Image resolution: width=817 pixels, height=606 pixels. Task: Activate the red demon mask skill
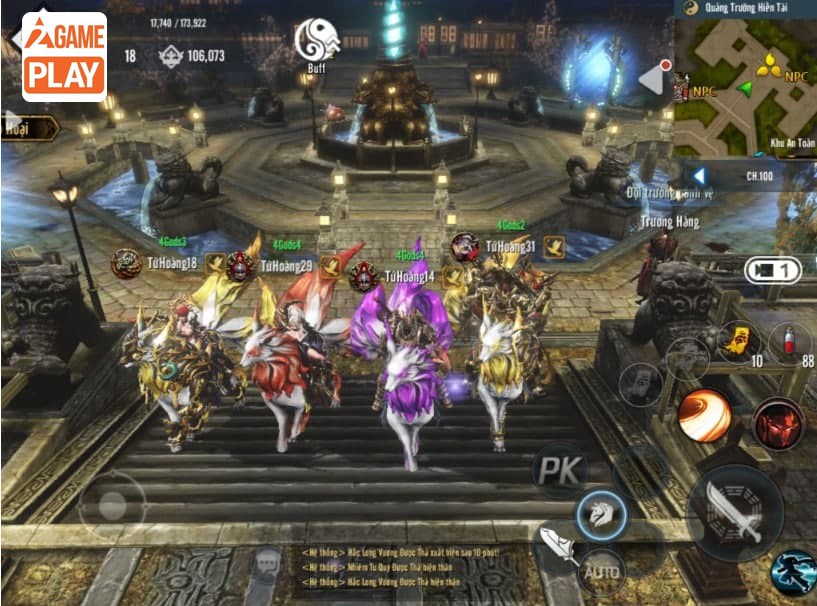(x=779, y=423)
